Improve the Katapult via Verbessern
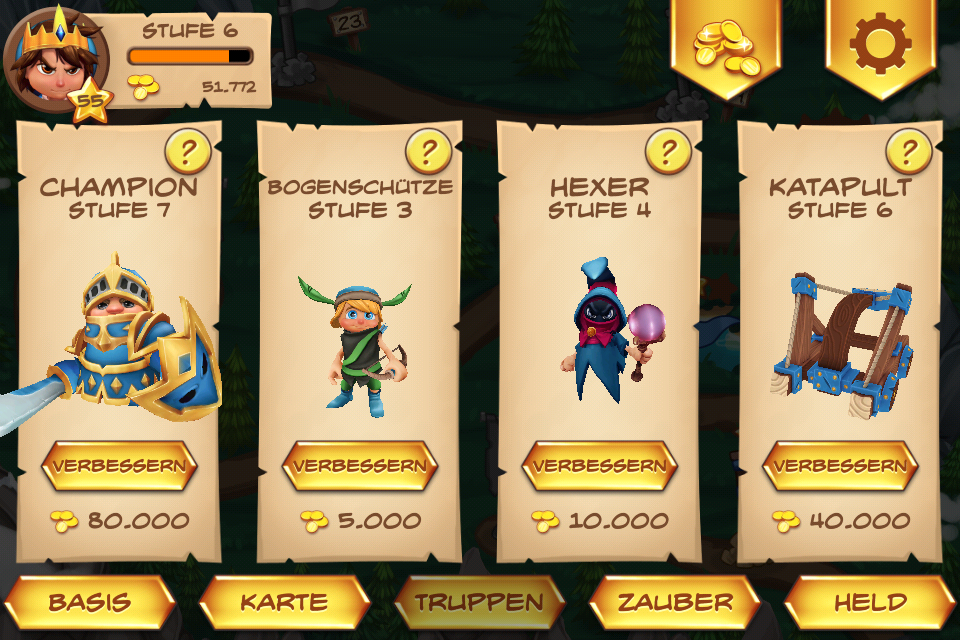This screenshot has width=960, height=640. click(839, 466)
